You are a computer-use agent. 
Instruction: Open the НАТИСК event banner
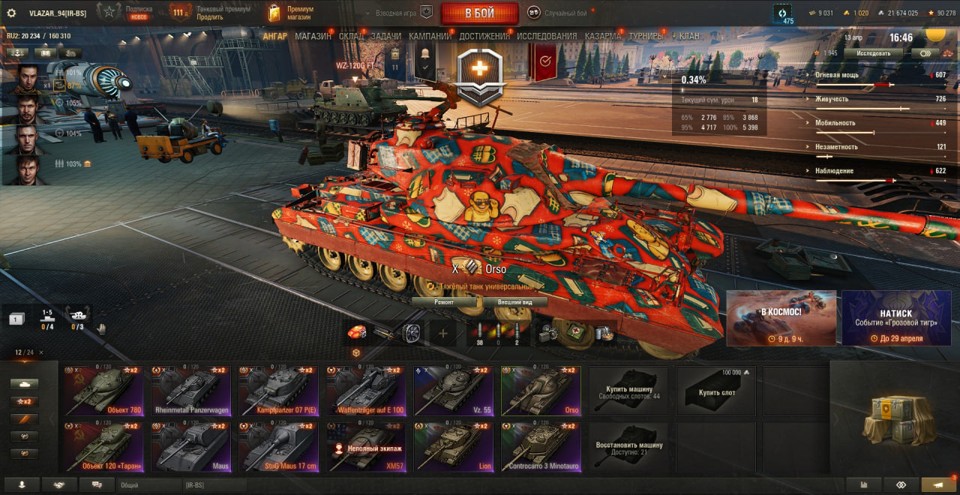tap(896, 318)
